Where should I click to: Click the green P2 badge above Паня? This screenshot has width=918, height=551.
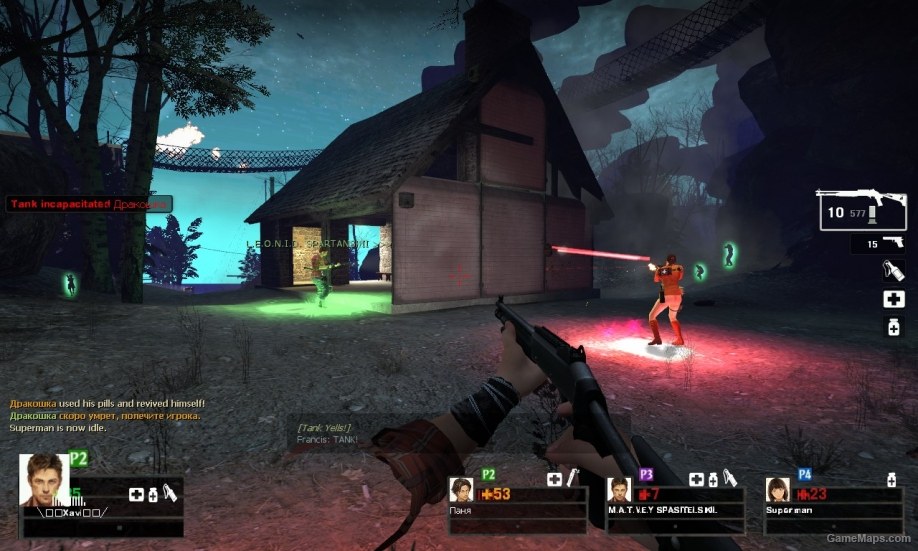[489, 474]
